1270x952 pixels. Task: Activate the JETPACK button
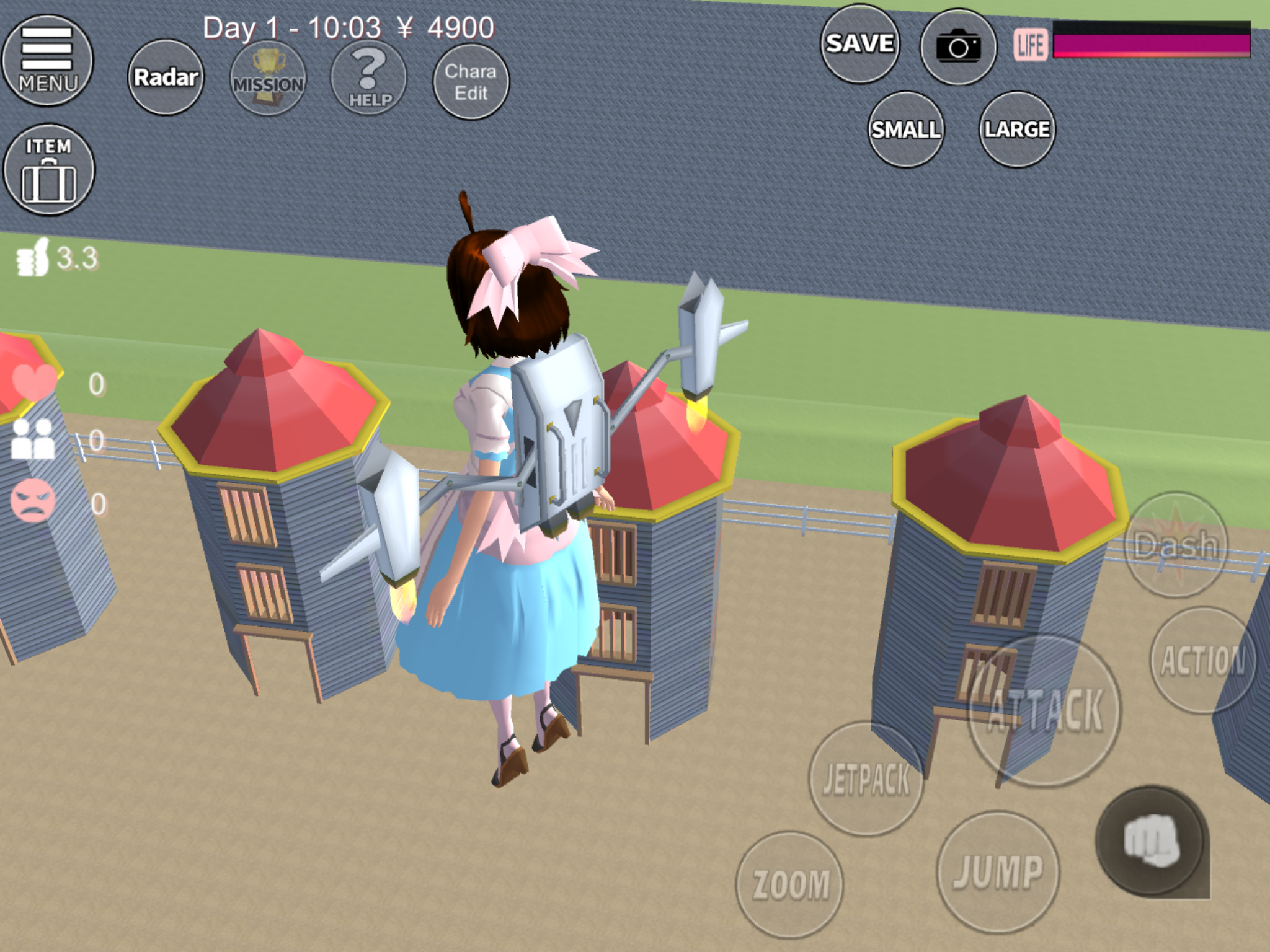[x=866, y=778]
